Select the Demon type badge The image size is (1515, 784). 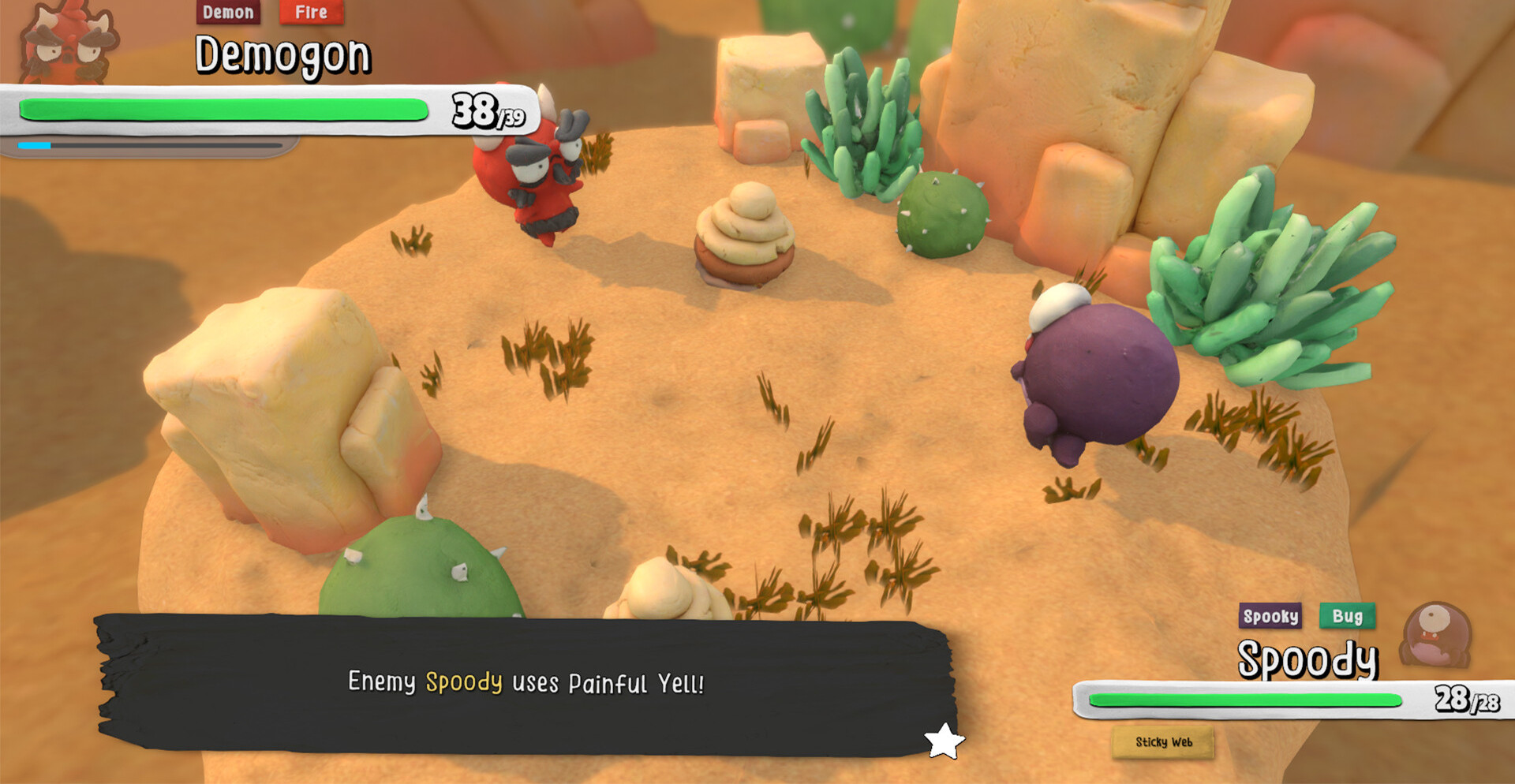[228, 12]
